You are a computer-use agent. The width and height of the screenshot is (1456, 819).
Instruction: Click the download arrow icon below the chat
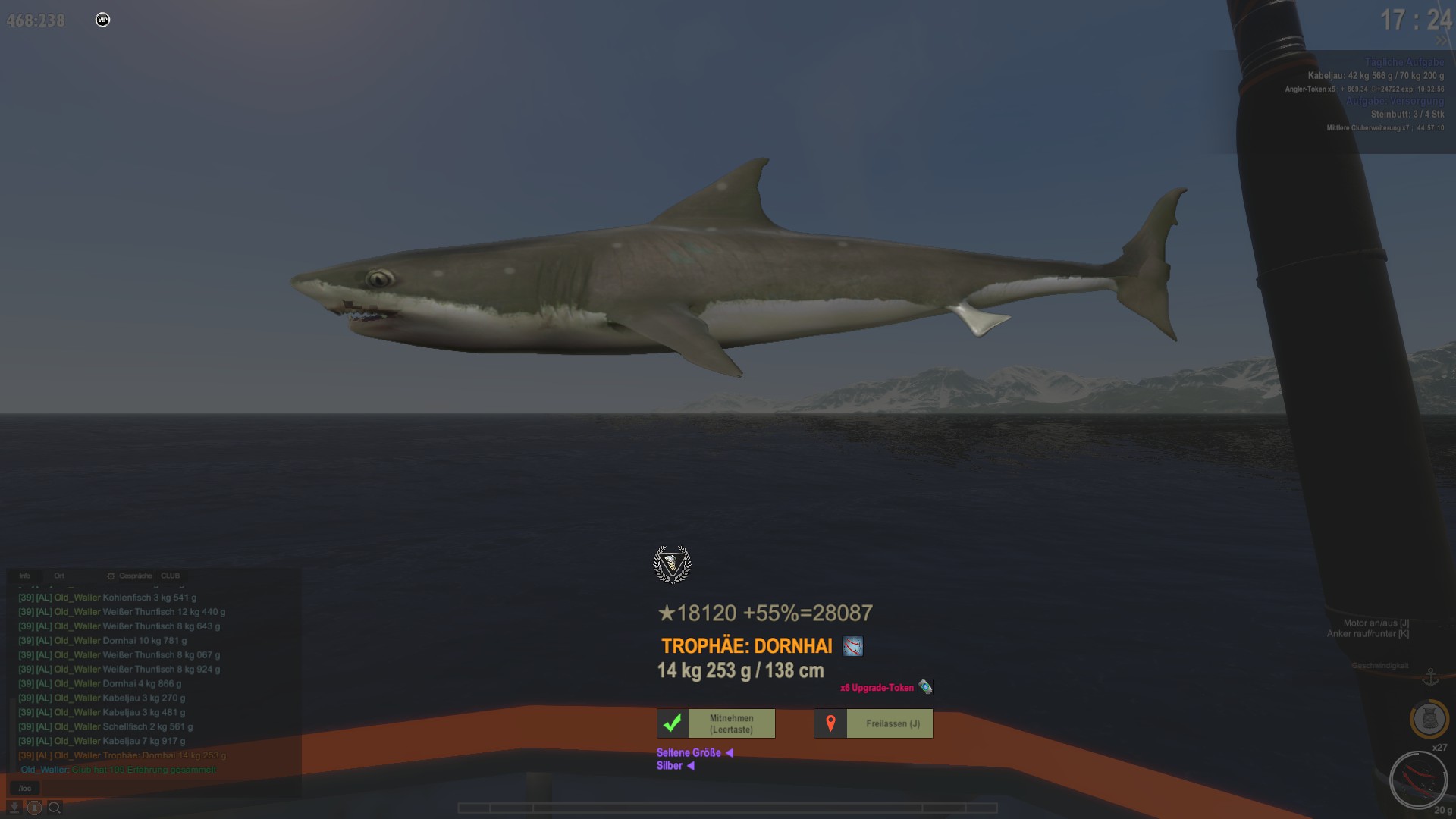[14, 808]
